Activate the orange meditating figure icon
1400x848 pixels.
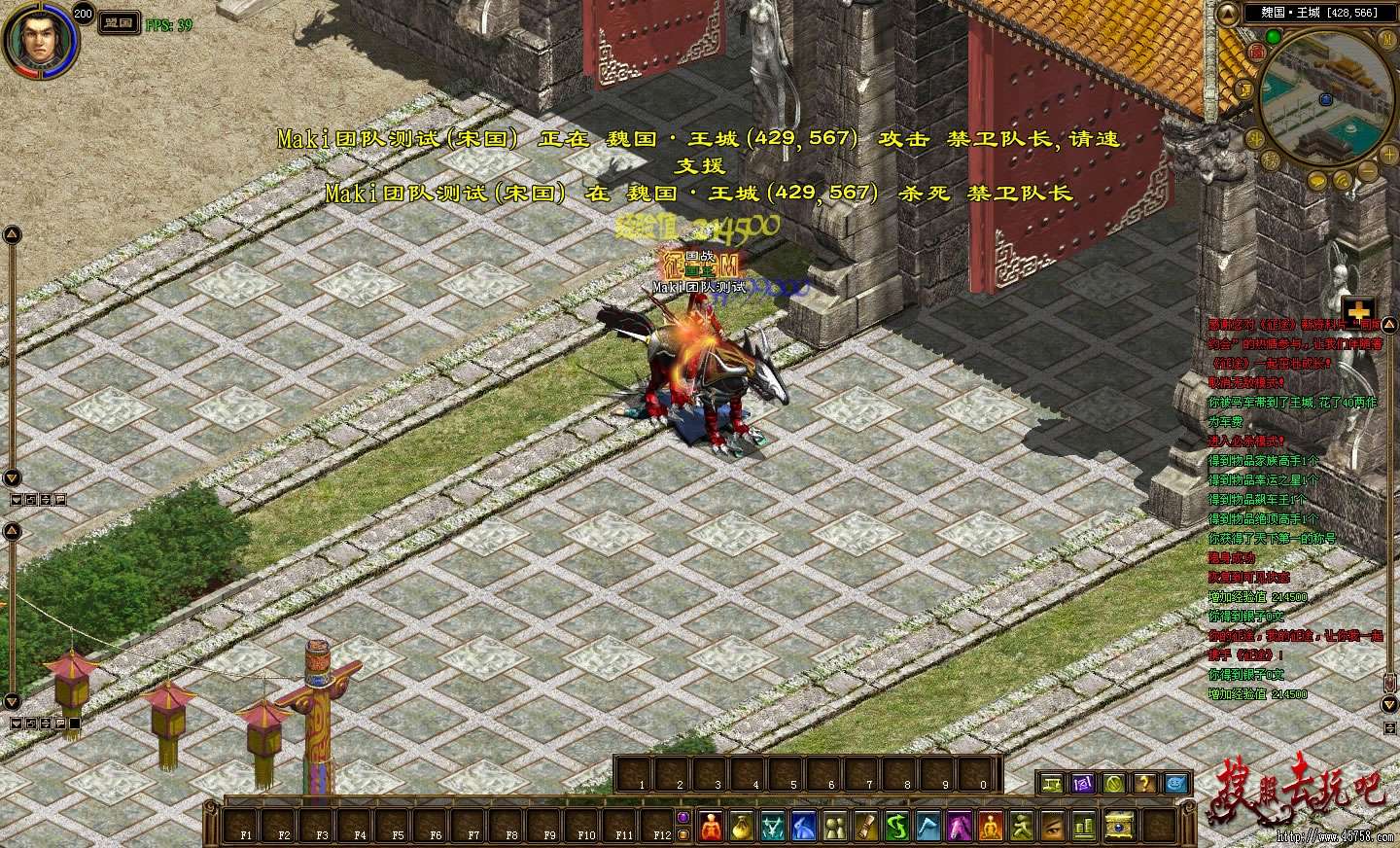(991, 827)
